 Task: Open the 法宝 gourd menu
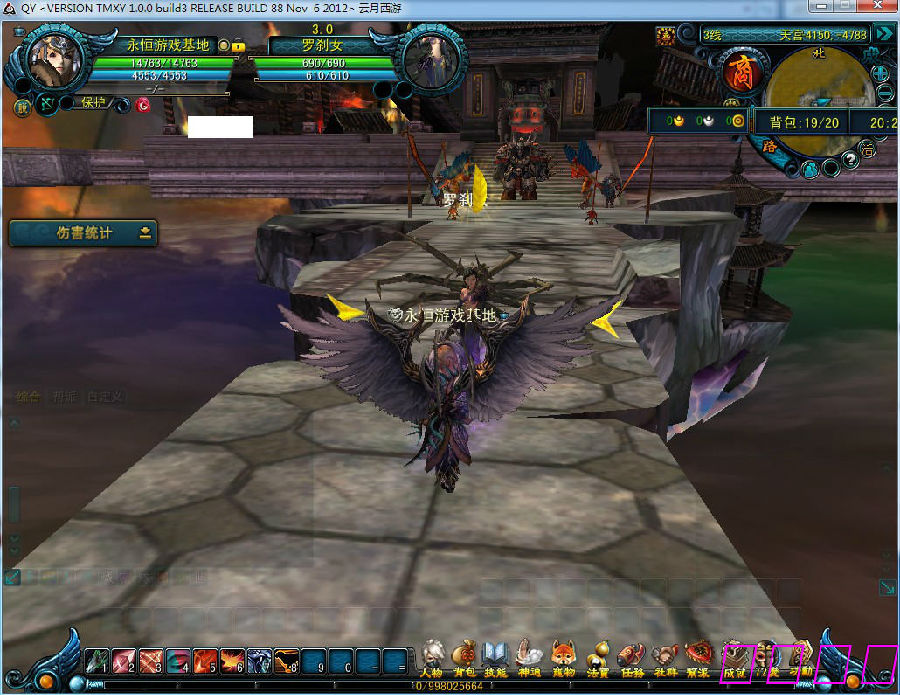click(x=598, y=656)
